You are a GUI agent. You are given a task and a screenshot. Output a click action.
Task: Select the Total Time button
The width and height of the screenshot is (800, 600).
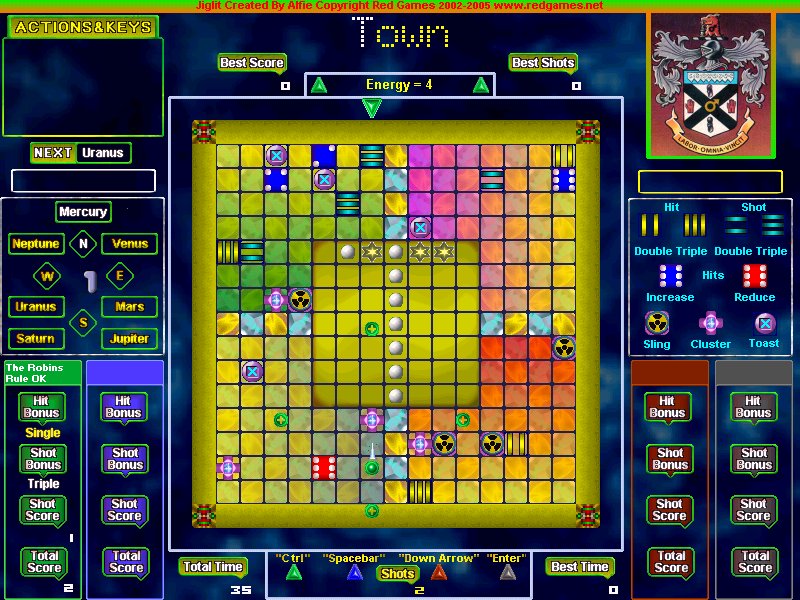click(x=213, y=567)
